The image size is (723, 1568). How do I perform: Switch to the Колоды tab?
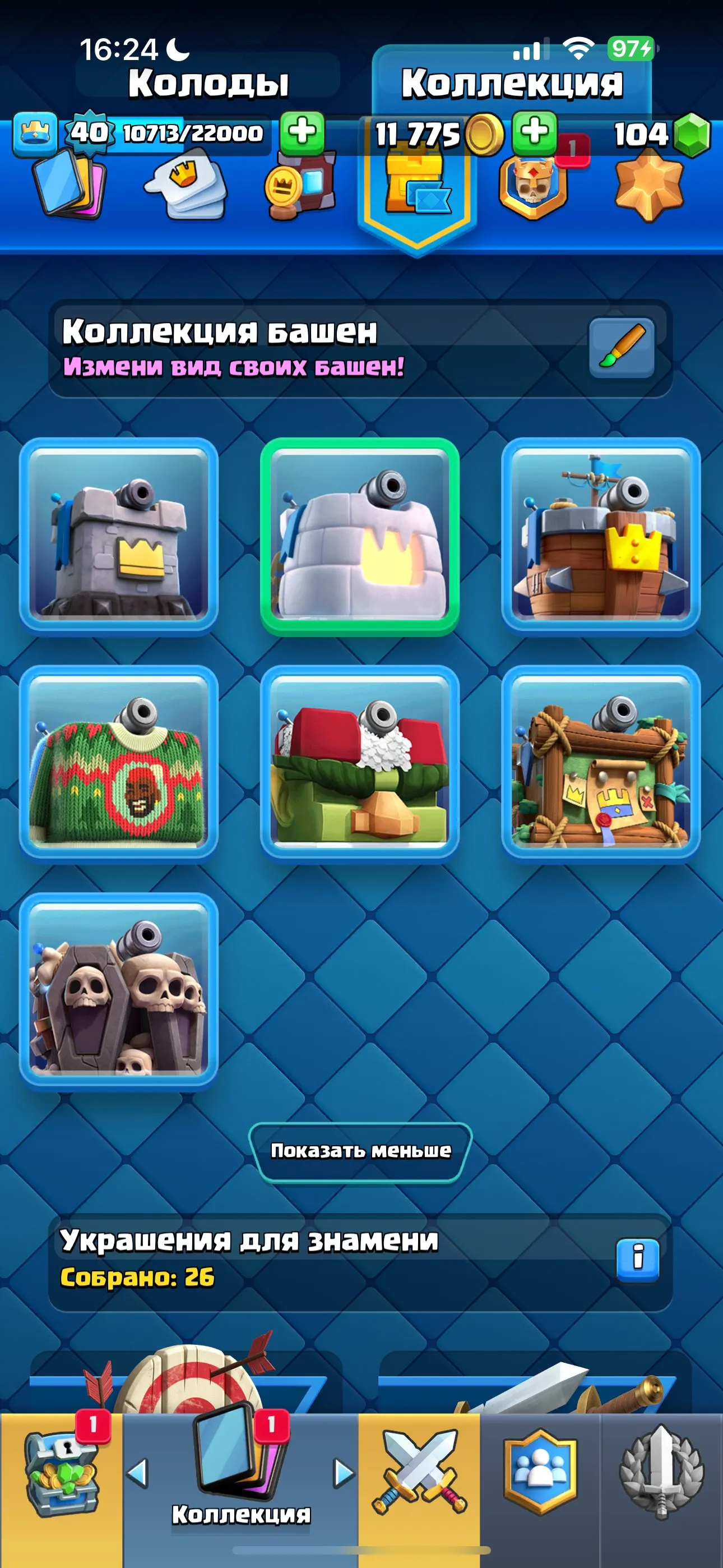coord(210,82)
